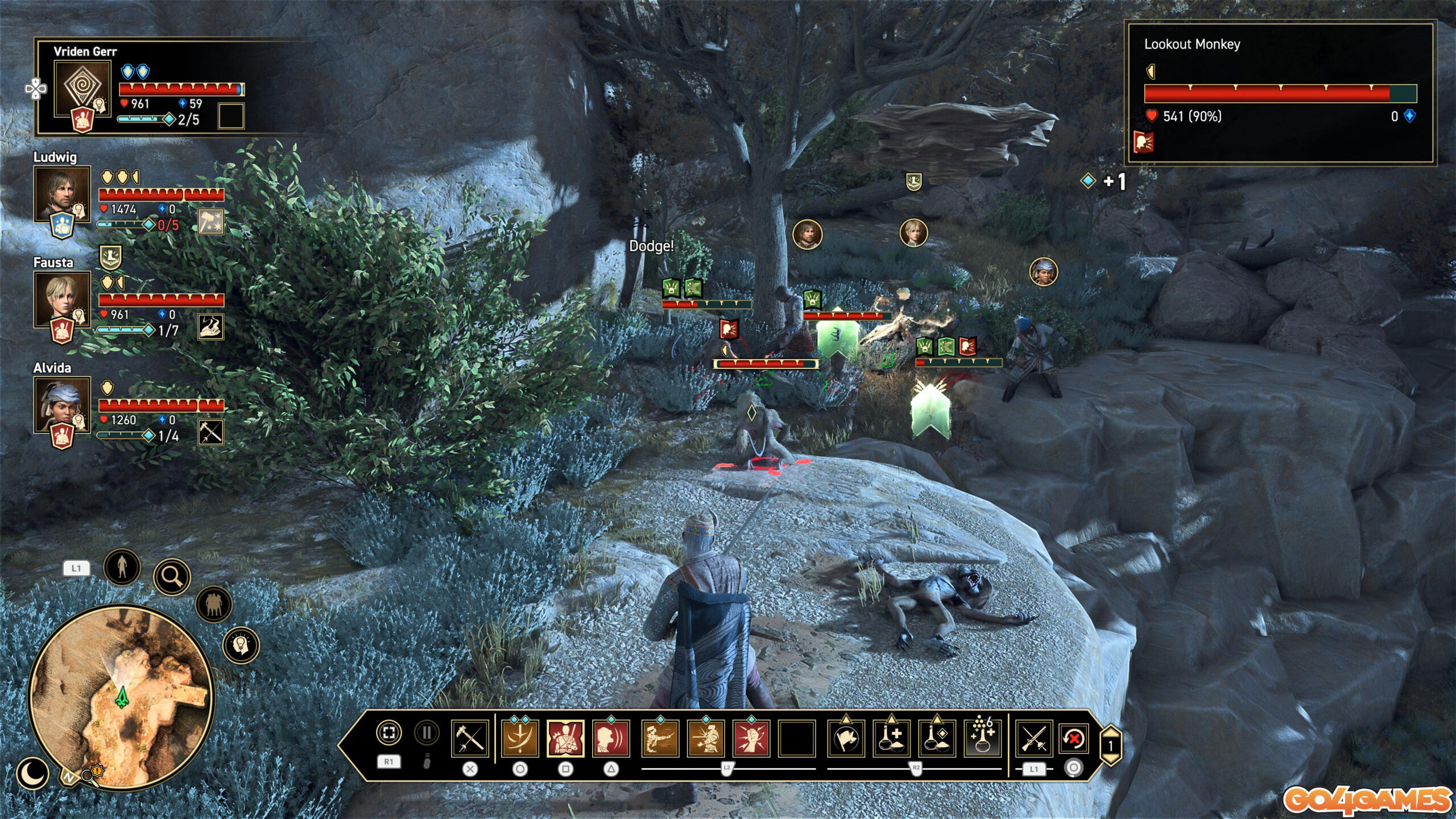Viewport: 1456px width, 819px height.
Task: Activate the curved sabre ability
Action: (520, 738)
